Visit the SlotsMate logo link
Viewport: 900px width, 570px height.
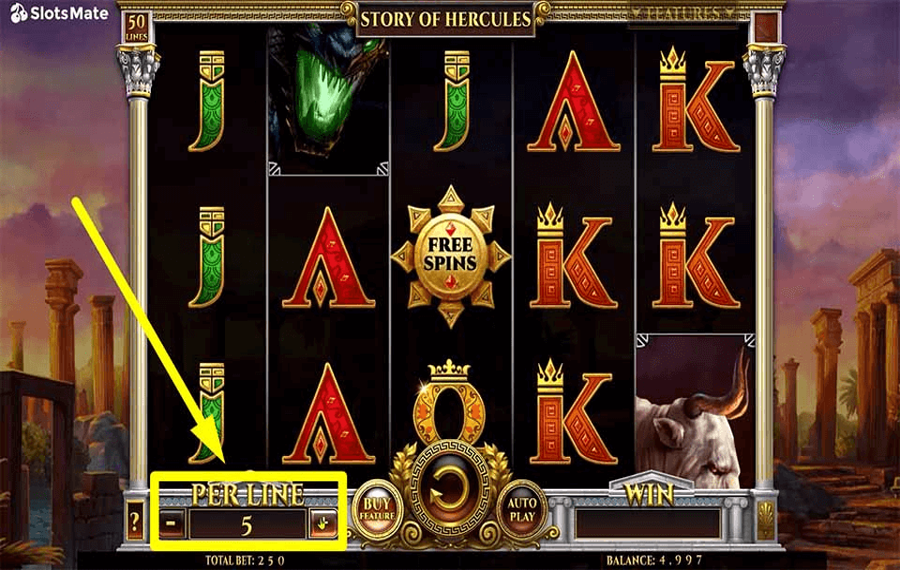coord(49,14)
